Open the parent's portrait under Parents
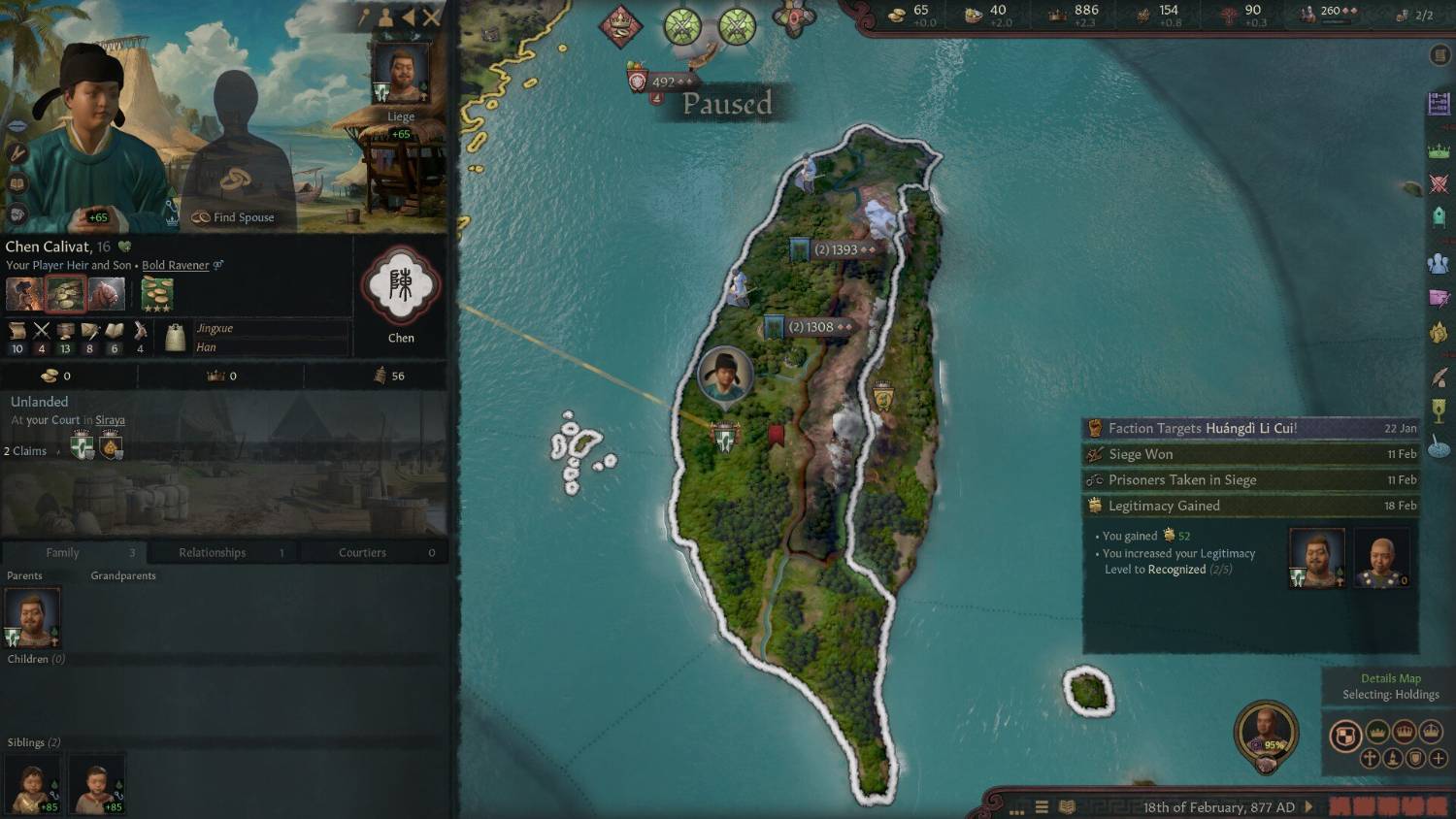The image size is (1456, 819). [x=32, y=618]
